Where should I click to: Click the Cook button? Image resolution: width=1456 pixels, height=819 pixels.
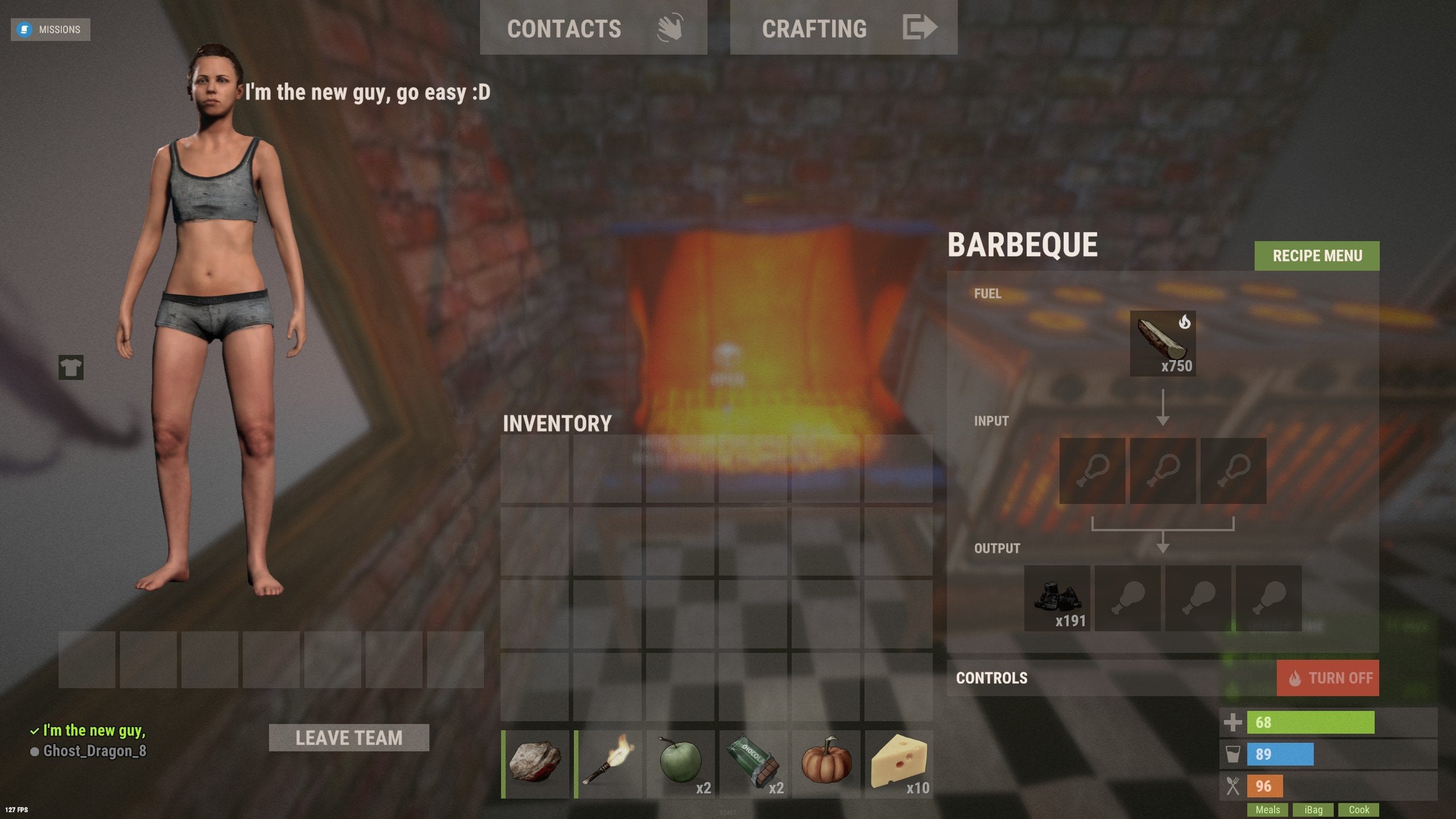(x=1358, y=809)
